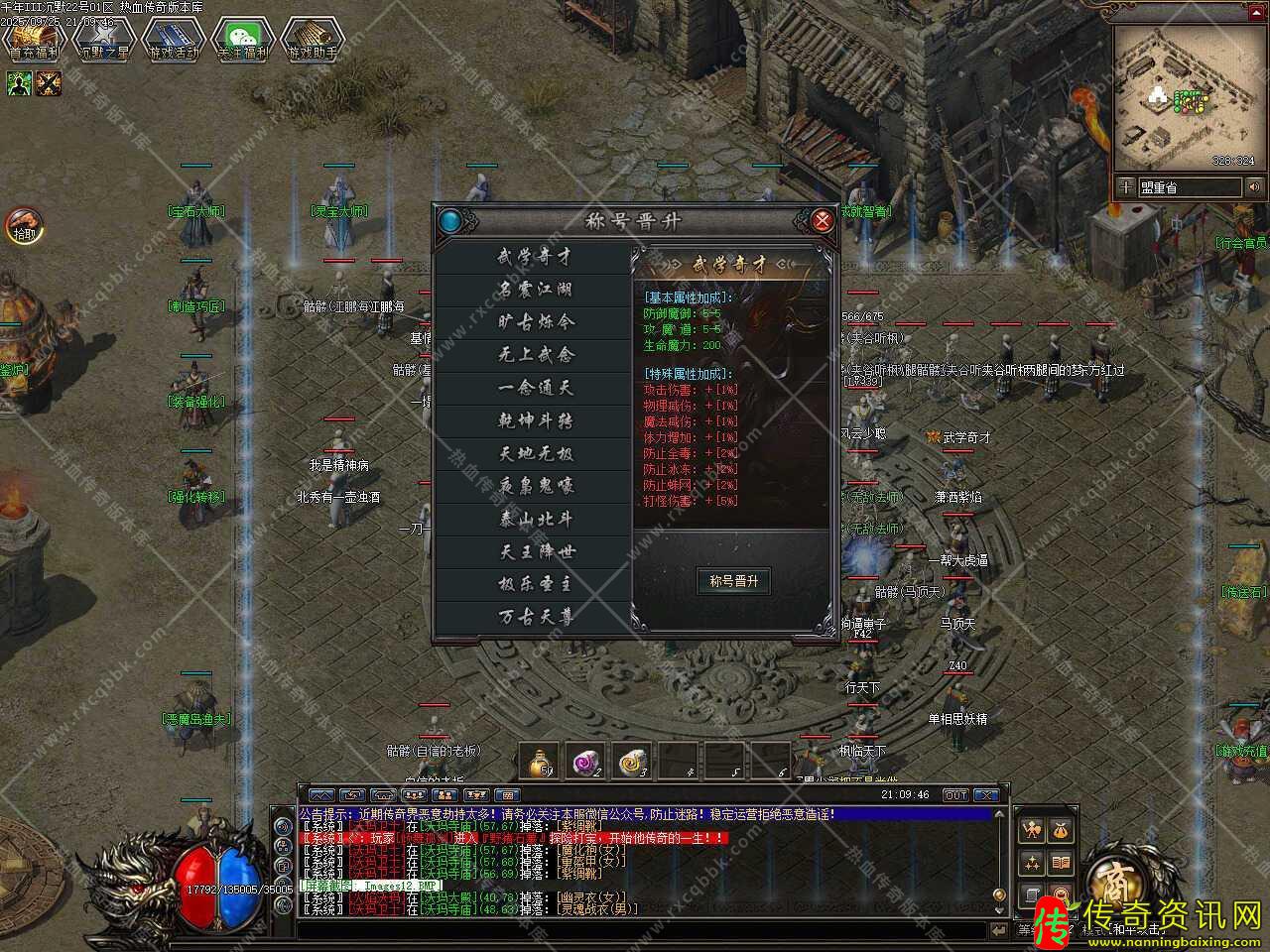Open the 关注福利 WeChat follow bonus
The image size is (1270, 952).
tap(242, 37)
